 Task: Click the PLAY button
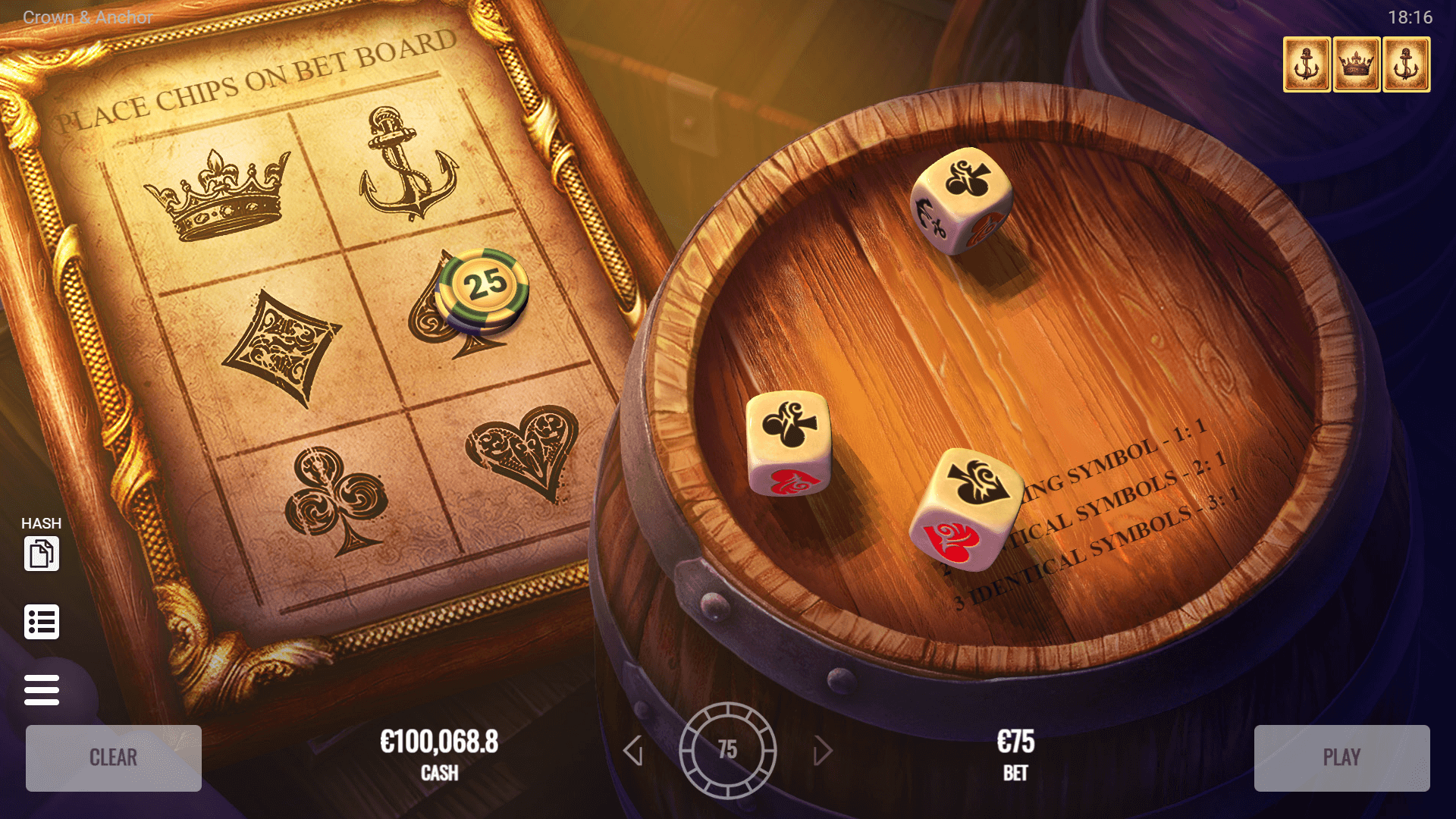coord(1341,758)
